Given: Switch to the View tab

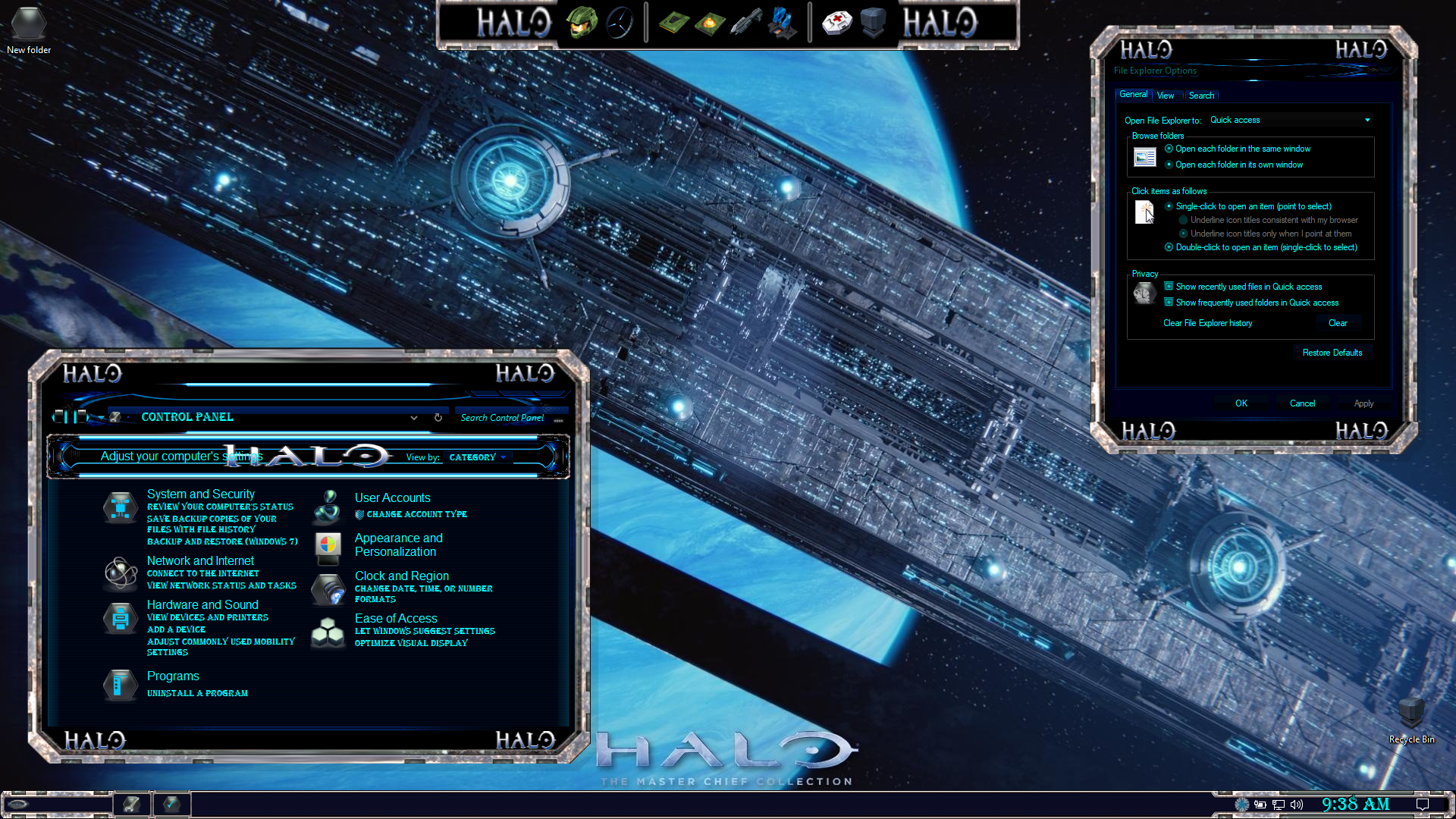Looking at the screenshot, I should pyautogui.click(x=1166, y=96).
